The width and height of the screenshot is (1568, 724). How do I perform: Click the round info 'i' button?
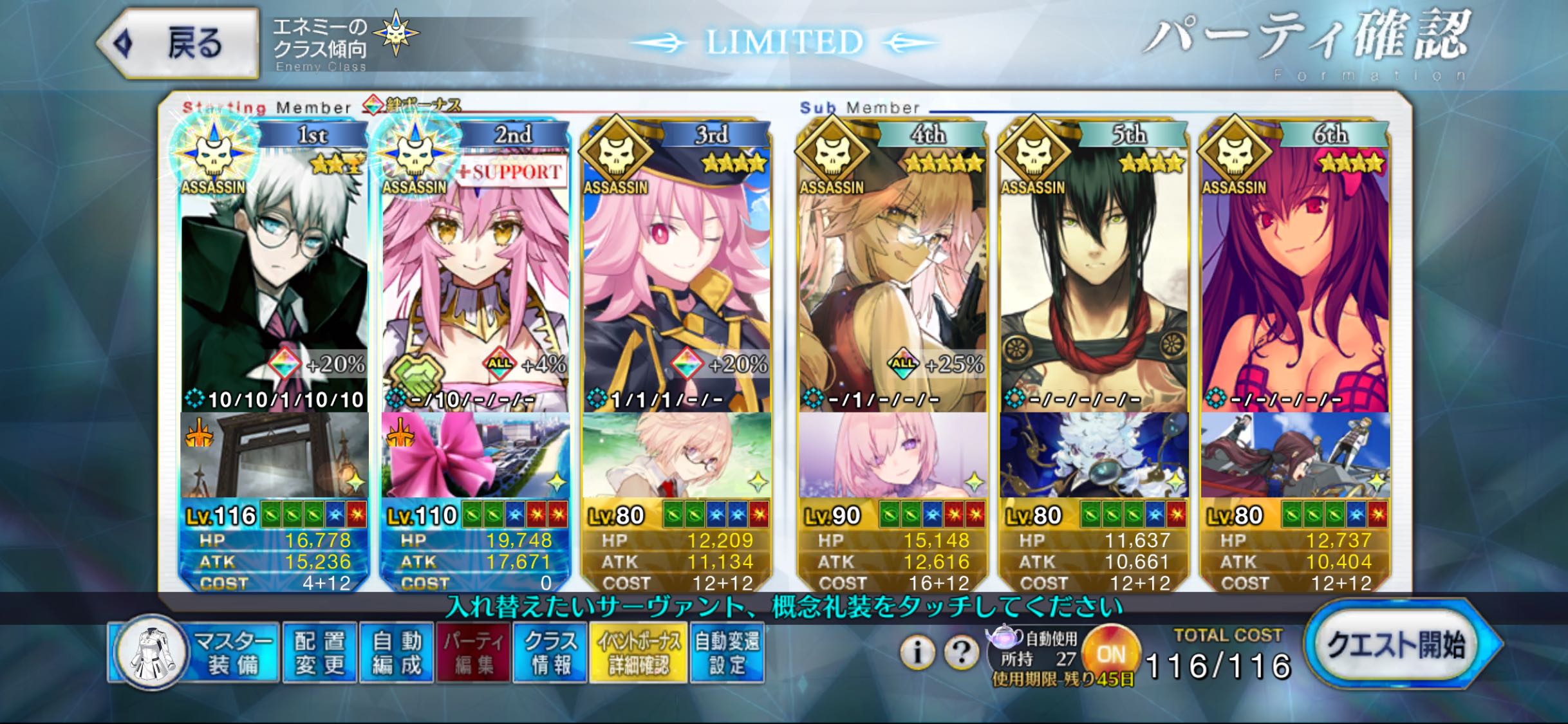click(917, 653)
